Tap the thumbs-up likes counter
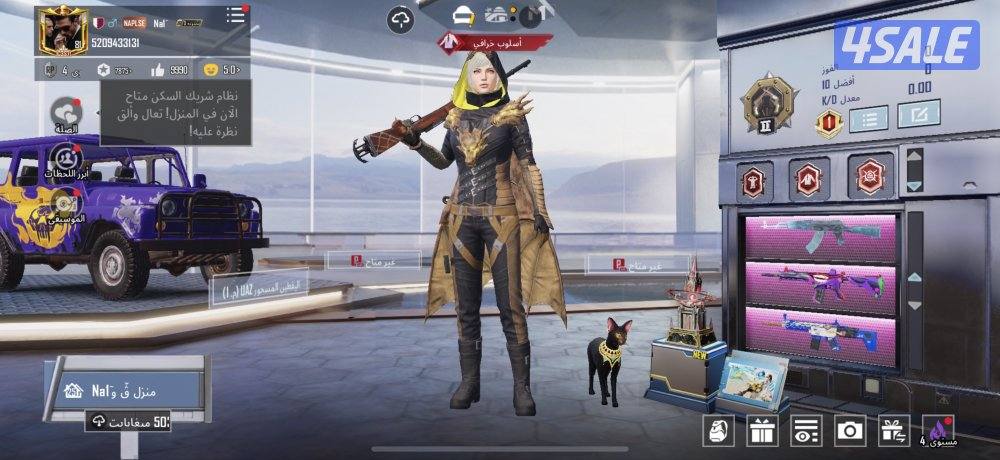Image resolution: width=1000 pixels, height=460 pixels. click(158, 70)
